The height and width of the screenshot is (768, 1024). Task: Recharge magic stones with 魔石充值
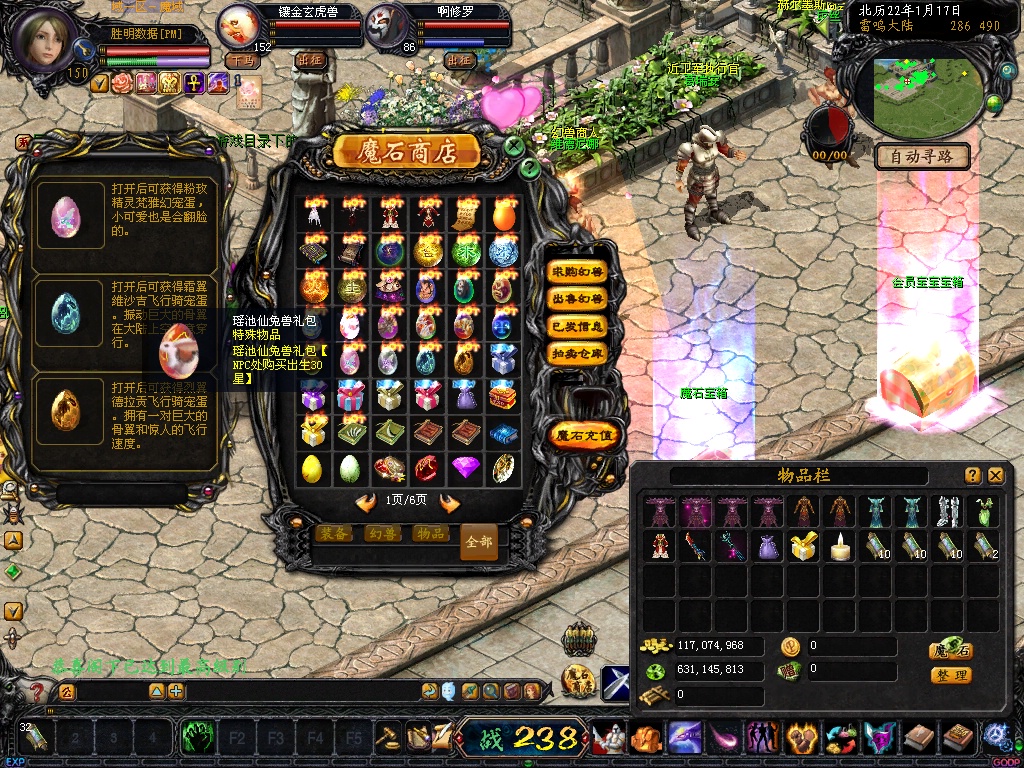(586, 435)
